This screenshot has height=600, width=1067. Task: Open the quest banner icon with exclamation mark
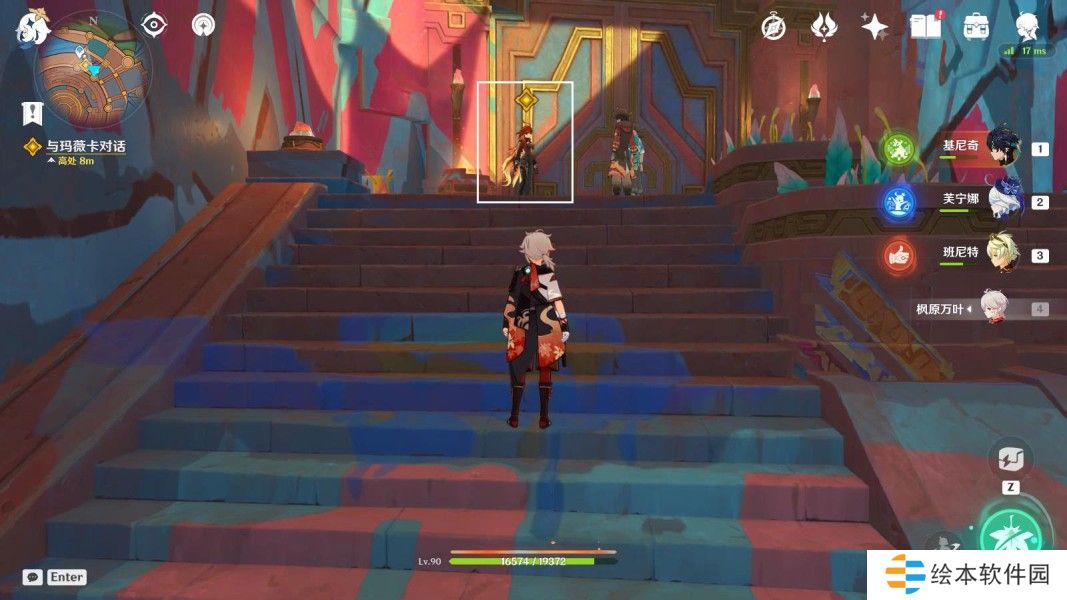coord(35,113)
